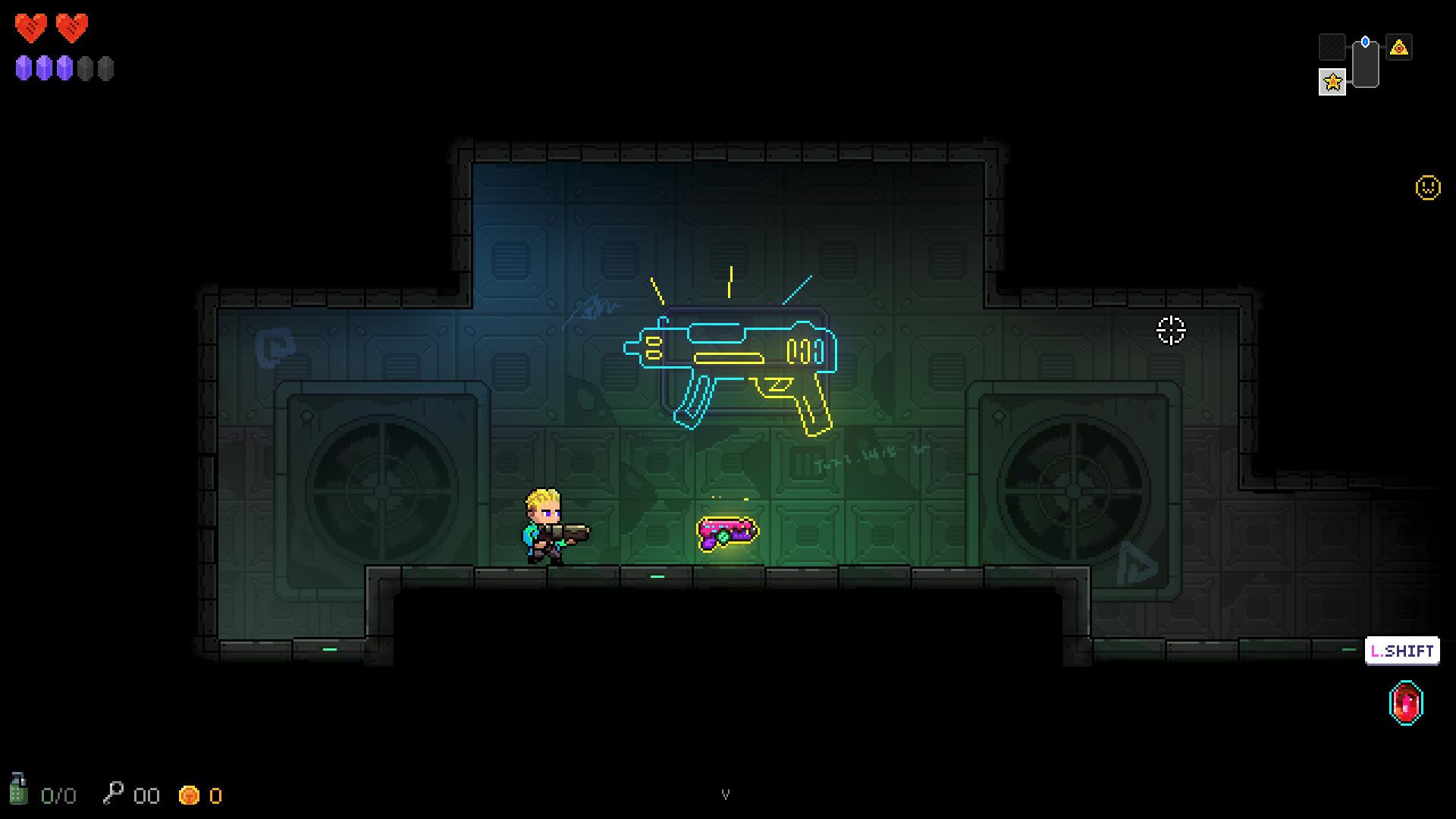The image size is (1456, 819).
Task: Click the player character sprite
Action: tap(544, 523)
